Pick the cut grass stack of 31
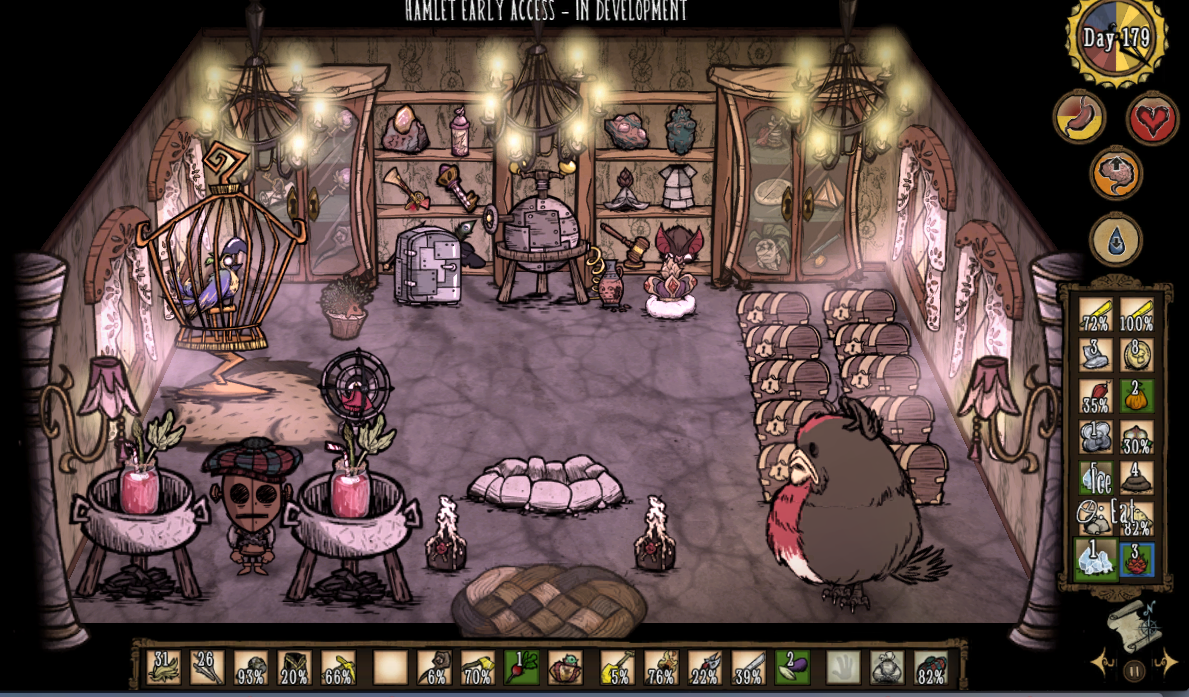Image resolution: width=1189 pixels, height=697 pixels. [x=163, y=667]
